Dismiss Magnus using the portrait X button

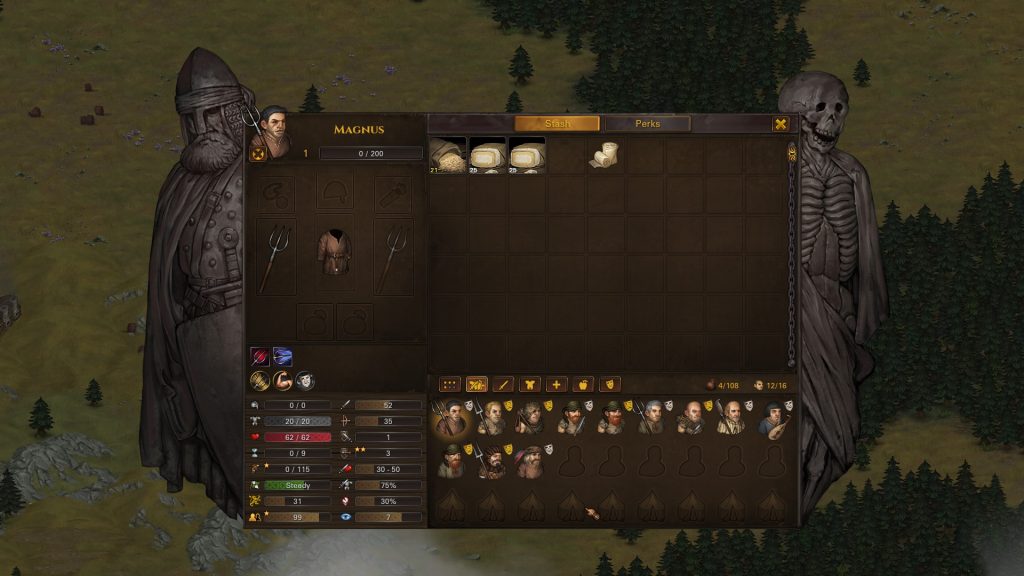257,154
